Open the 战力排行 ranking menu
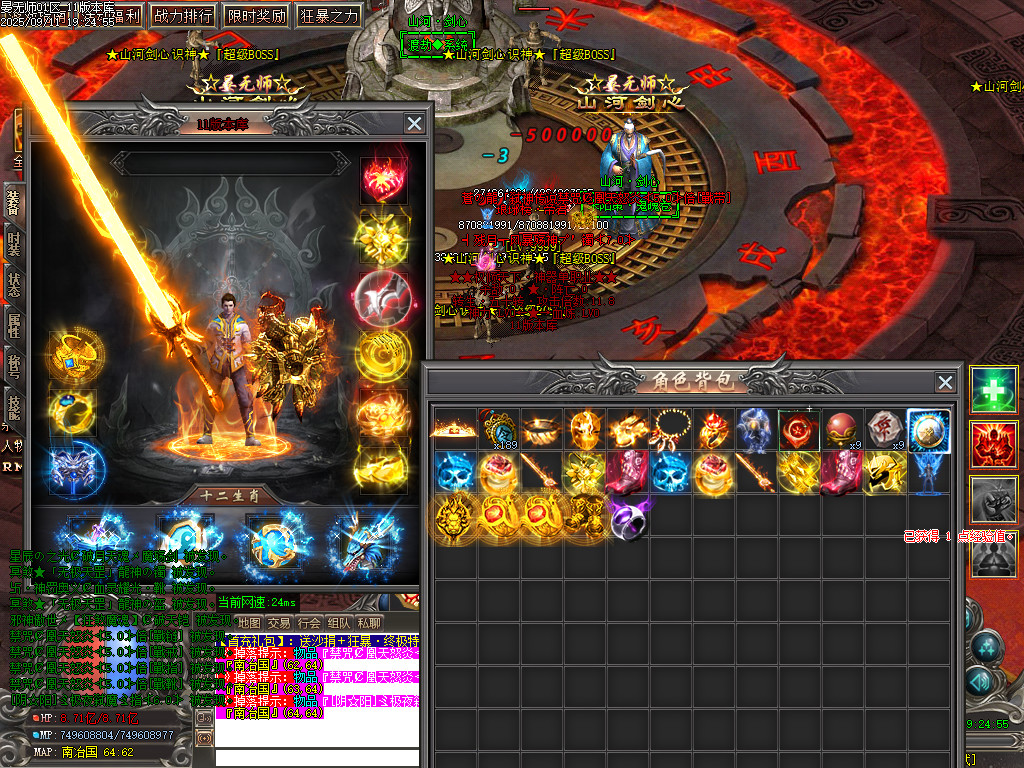The height and width of the screenshot is (768, 1024). pos(182,16)
